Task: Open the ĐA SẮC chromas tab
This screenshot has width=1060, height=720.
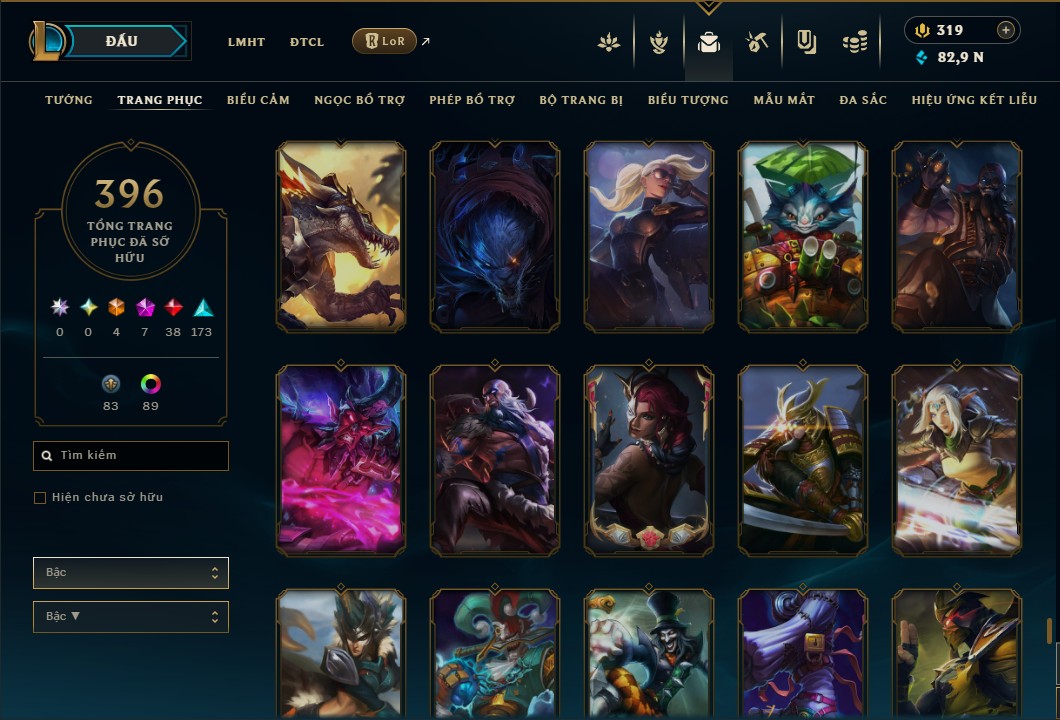Action: pyautogui.click(x=863, y=100)
